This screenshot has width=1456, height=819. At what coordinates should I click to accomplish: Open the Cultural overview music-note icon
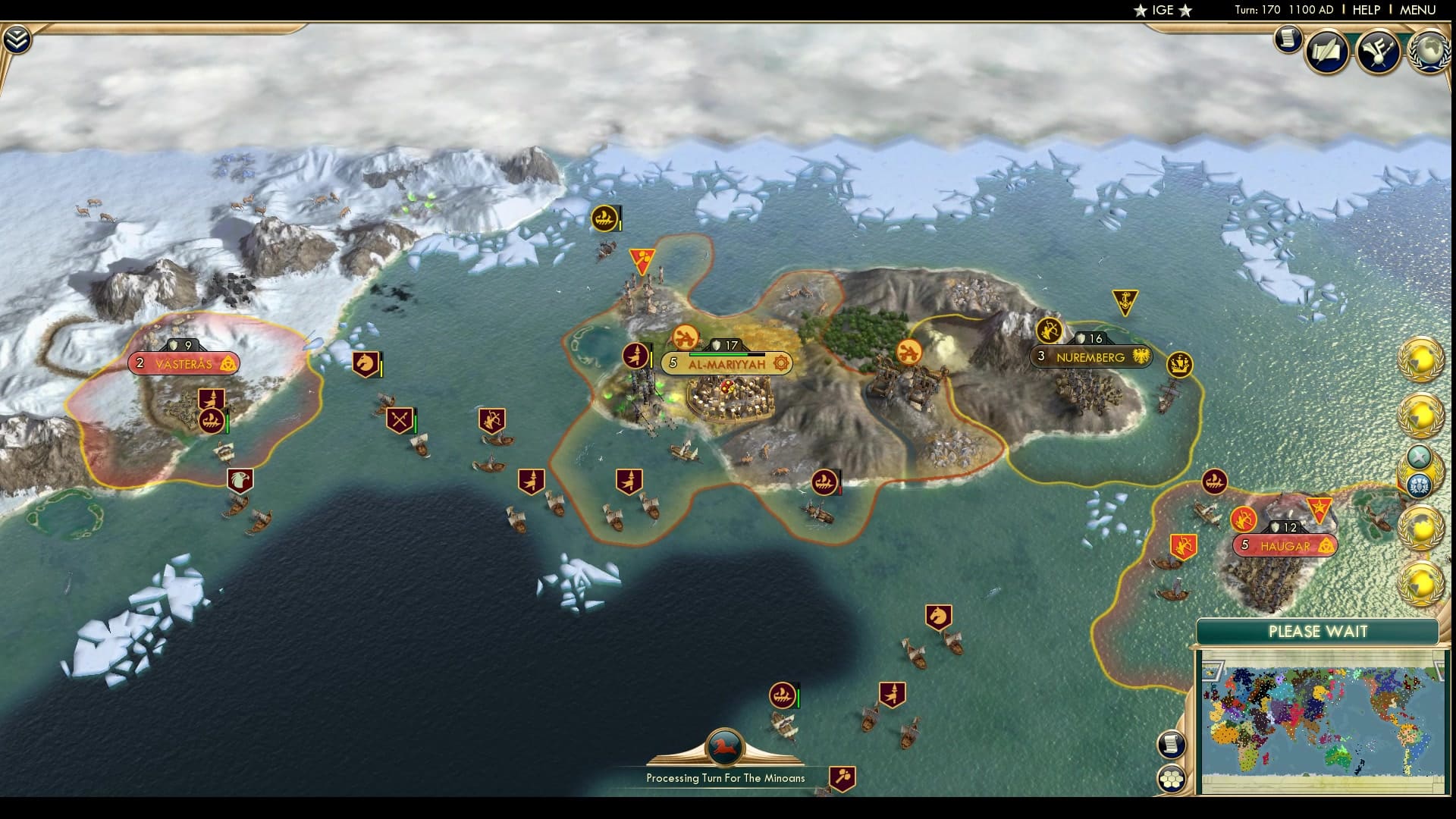(1380, 52)
